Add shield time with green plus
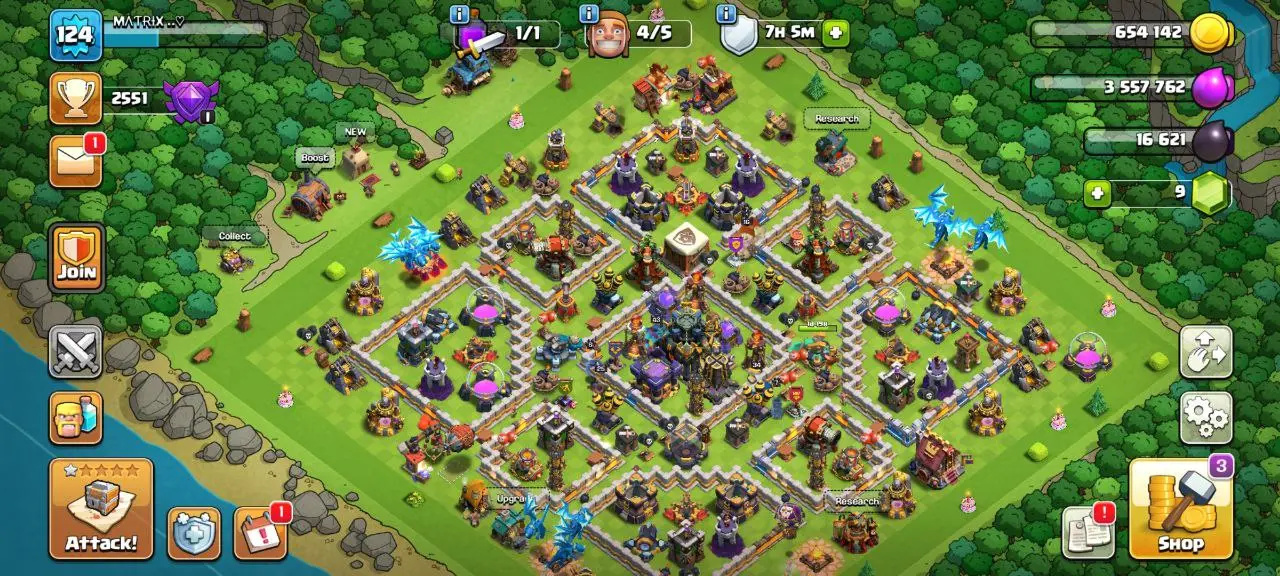The width and height of the screenshot is (1280, 576). [835, 33]
